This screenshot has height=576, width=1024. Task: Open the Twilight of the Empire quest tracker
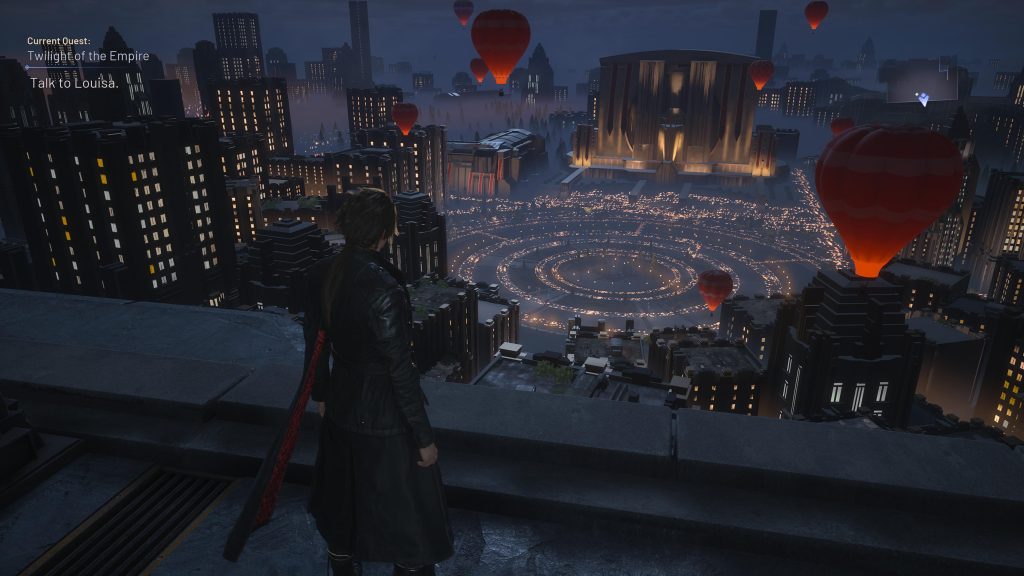pos(88,56)
